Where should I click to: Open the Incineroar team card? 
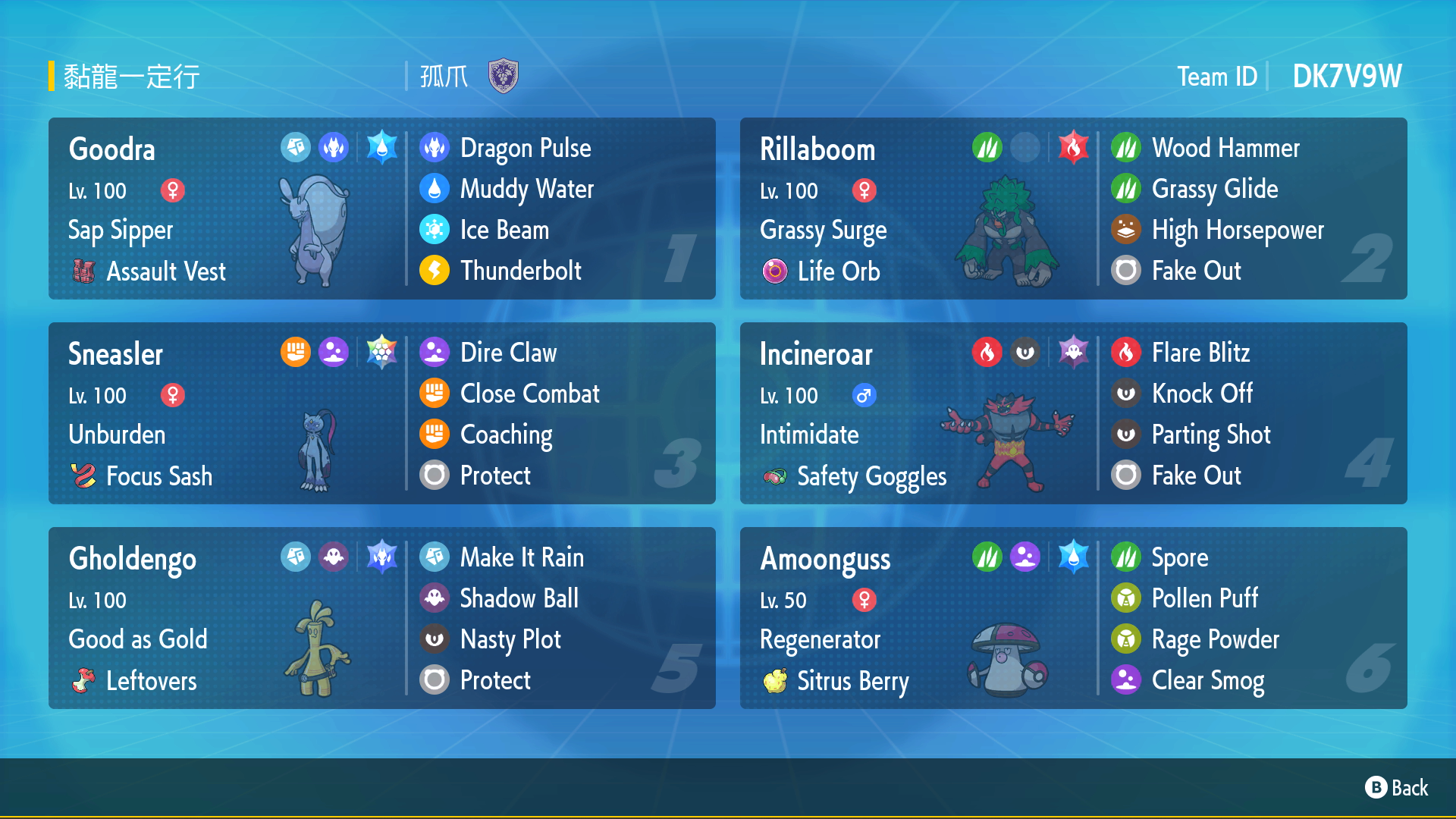click(1073, 413)
